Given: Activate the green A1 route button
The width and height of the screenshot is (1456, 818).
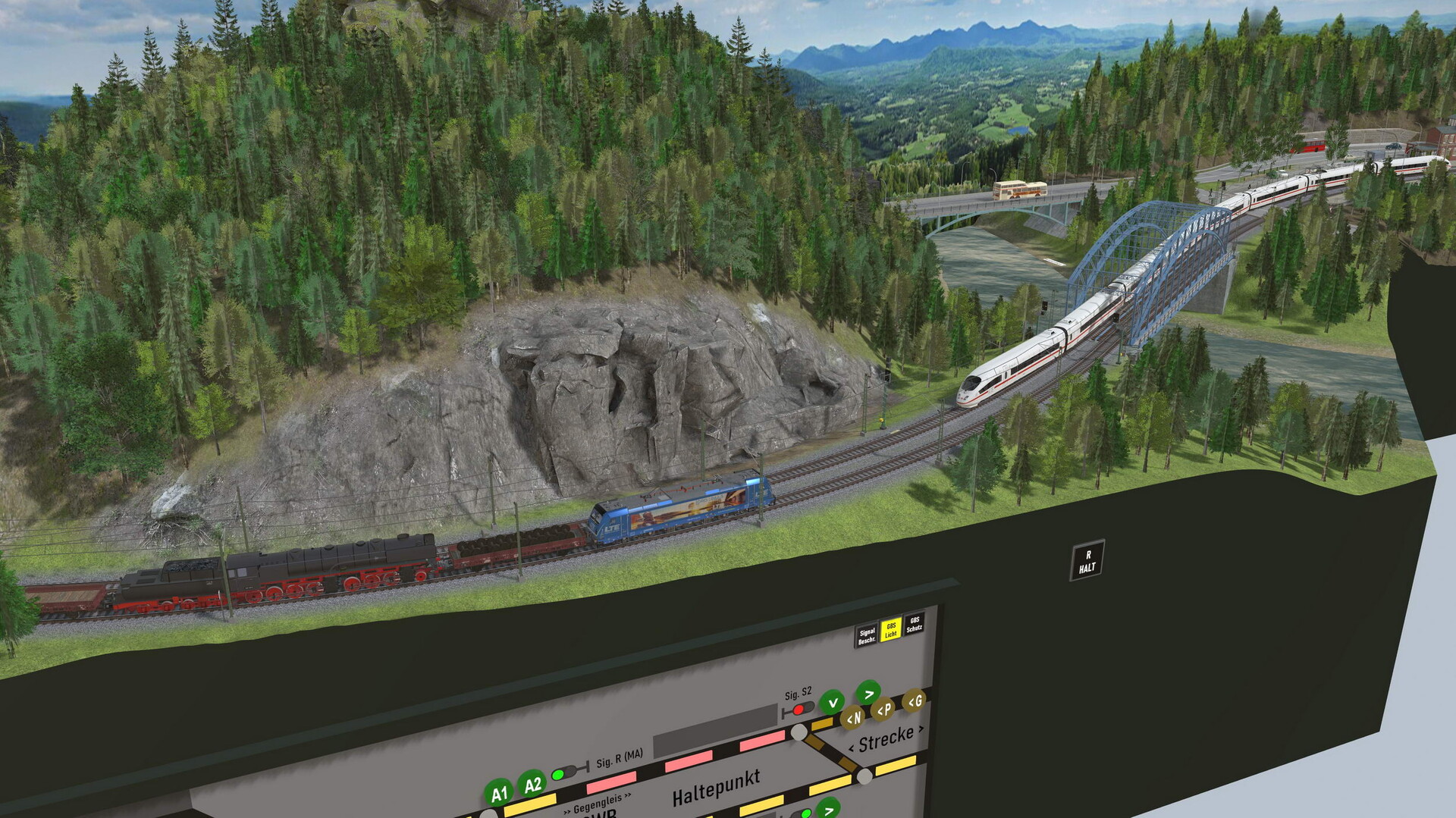Looking at the screenshot, I should [x=499, y=794].
